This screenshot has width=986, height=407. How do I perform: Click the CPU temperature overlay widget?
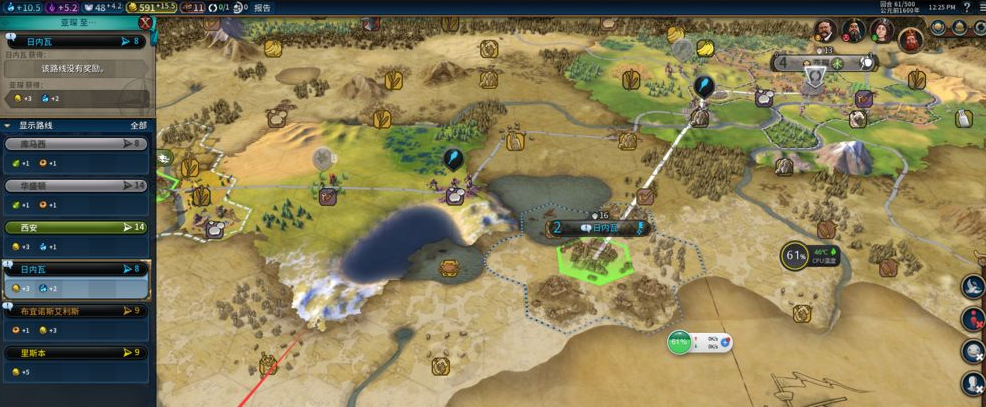pyautogui.click(x=796, y=256)
